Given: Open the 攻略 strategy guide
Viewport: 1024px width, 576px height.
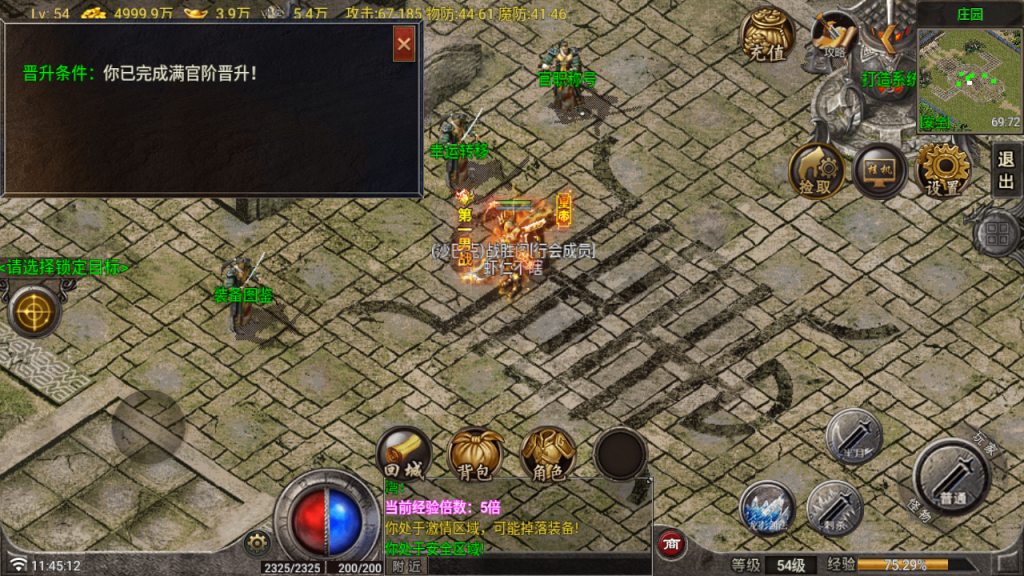Looking at the screenshot, I should tap(834, 37).
